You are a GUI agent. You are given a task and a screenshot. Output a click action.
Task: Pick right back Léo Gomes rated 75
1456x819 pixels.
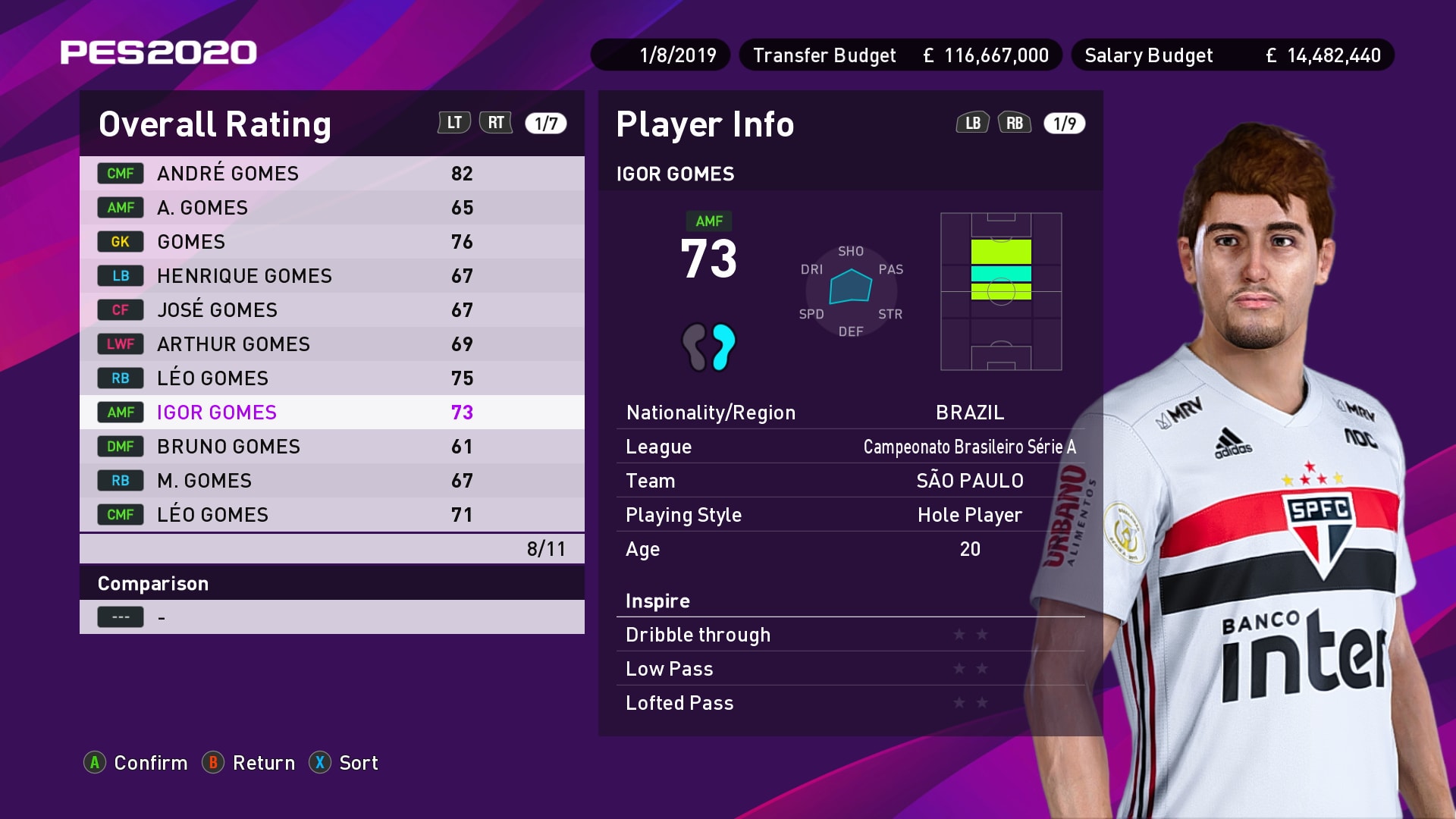(331, 378)
